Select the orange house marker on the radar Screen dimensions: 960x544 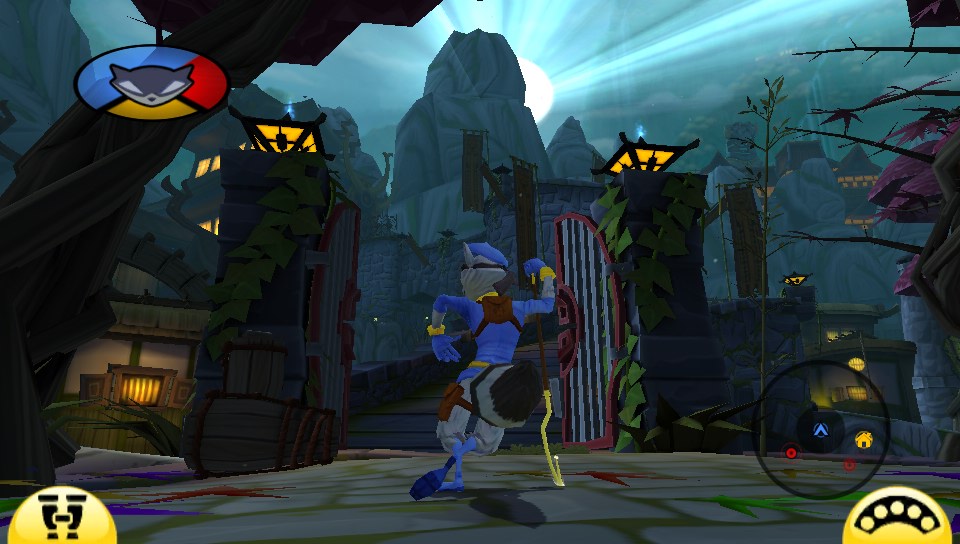point(862,439)
